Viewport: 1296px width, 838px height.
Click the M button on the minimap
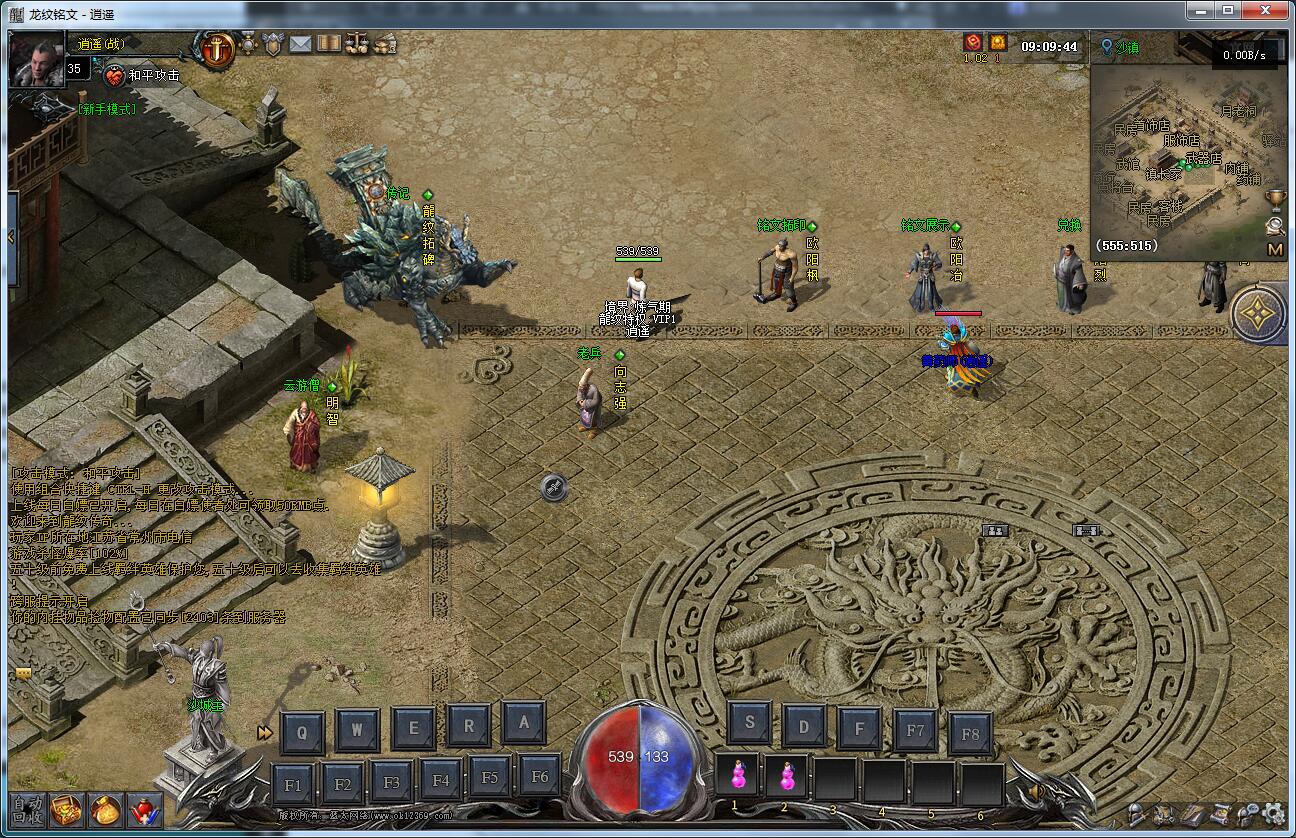(1275, 249)
